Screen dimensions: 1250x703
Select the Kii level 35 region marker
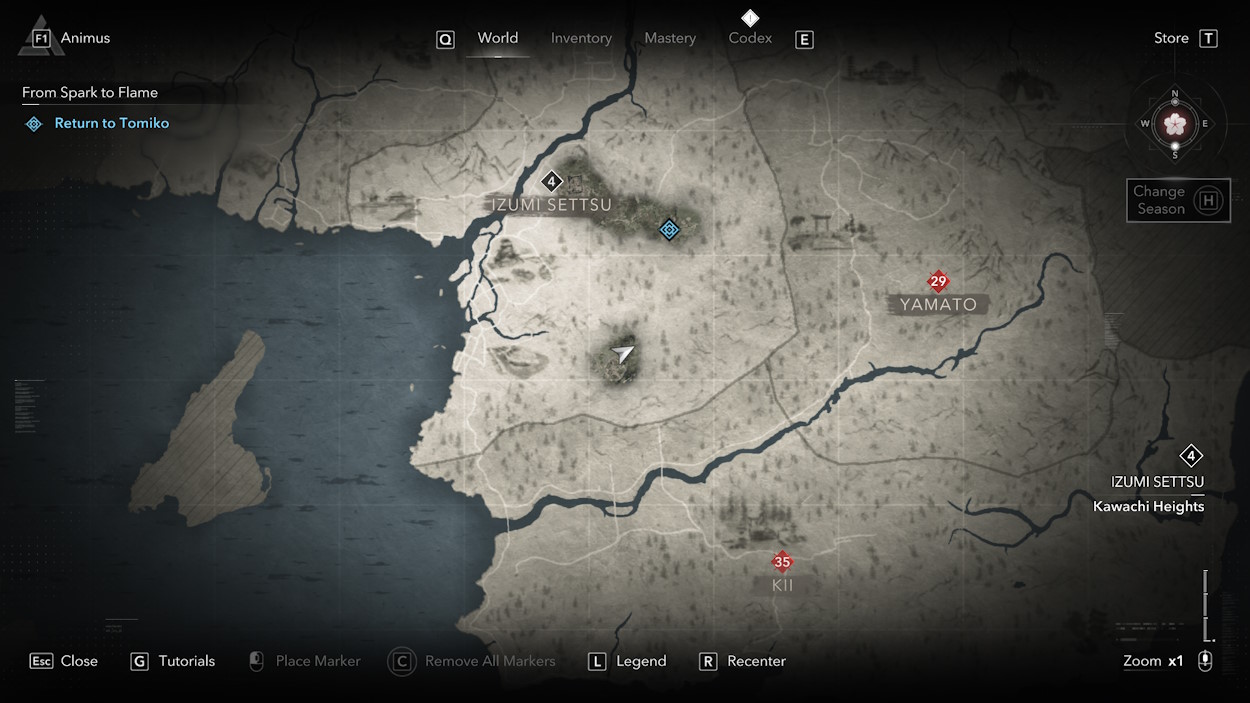coord(782,562)
